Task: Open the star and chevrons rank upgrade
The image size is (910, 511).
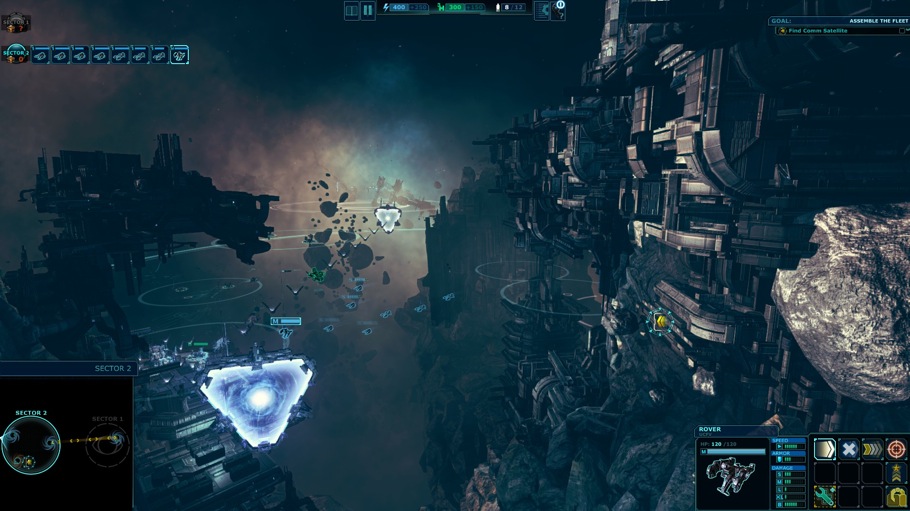Action: pyautogui.click(x=896, y=472)
